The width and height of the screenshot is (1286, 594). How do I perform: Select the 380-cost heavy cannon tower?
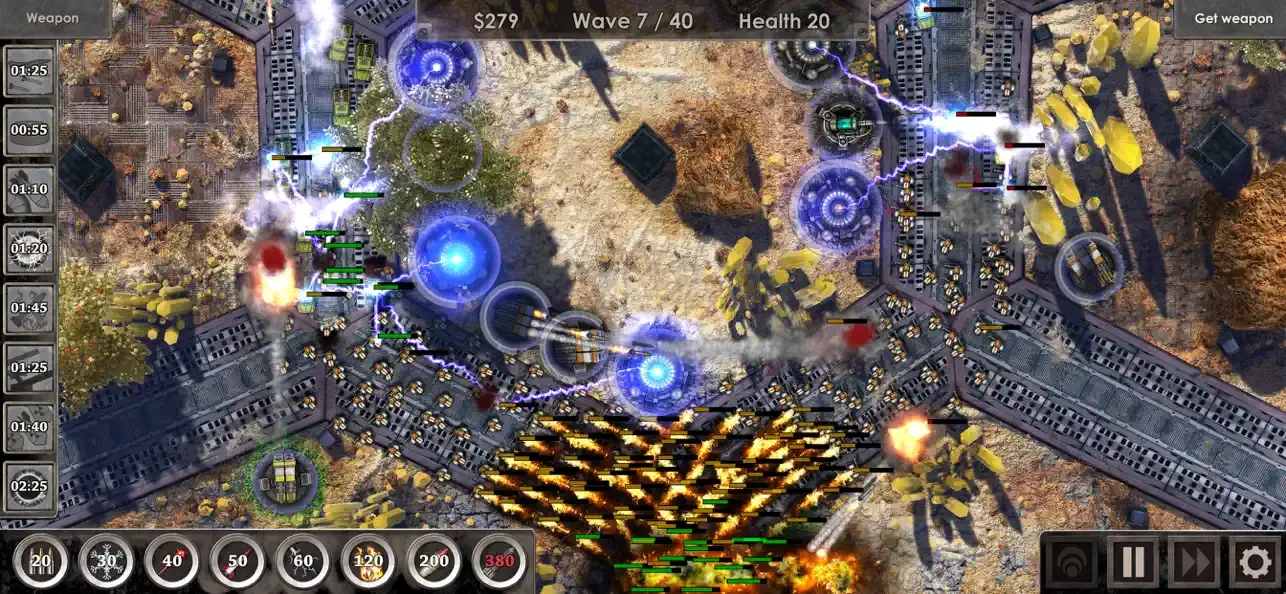pos(499,562)
